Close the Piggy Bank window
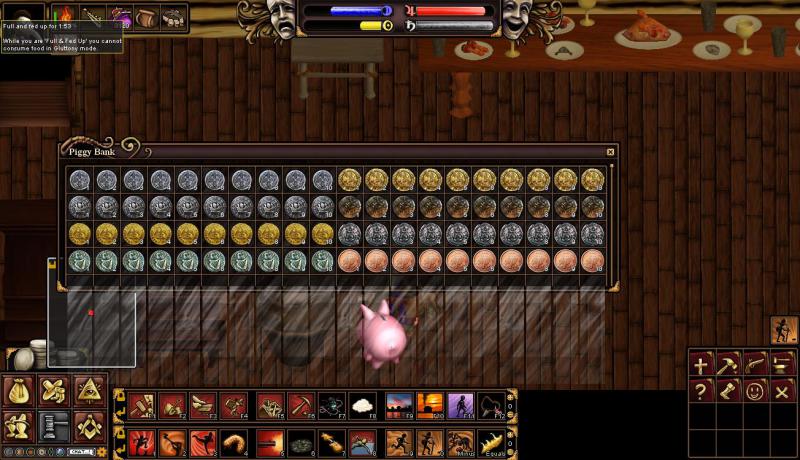 tap(610, 152)
